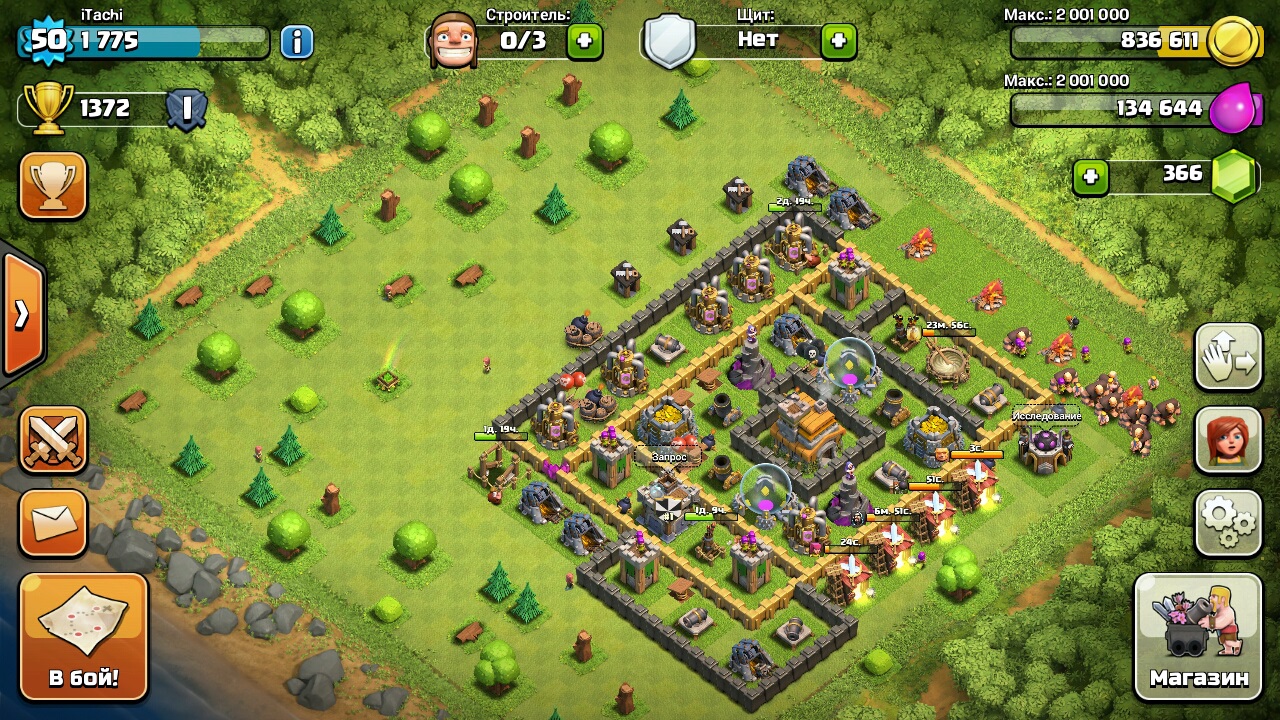Buy a shield with the green plus
The image size is (1280, 720).
838,41
